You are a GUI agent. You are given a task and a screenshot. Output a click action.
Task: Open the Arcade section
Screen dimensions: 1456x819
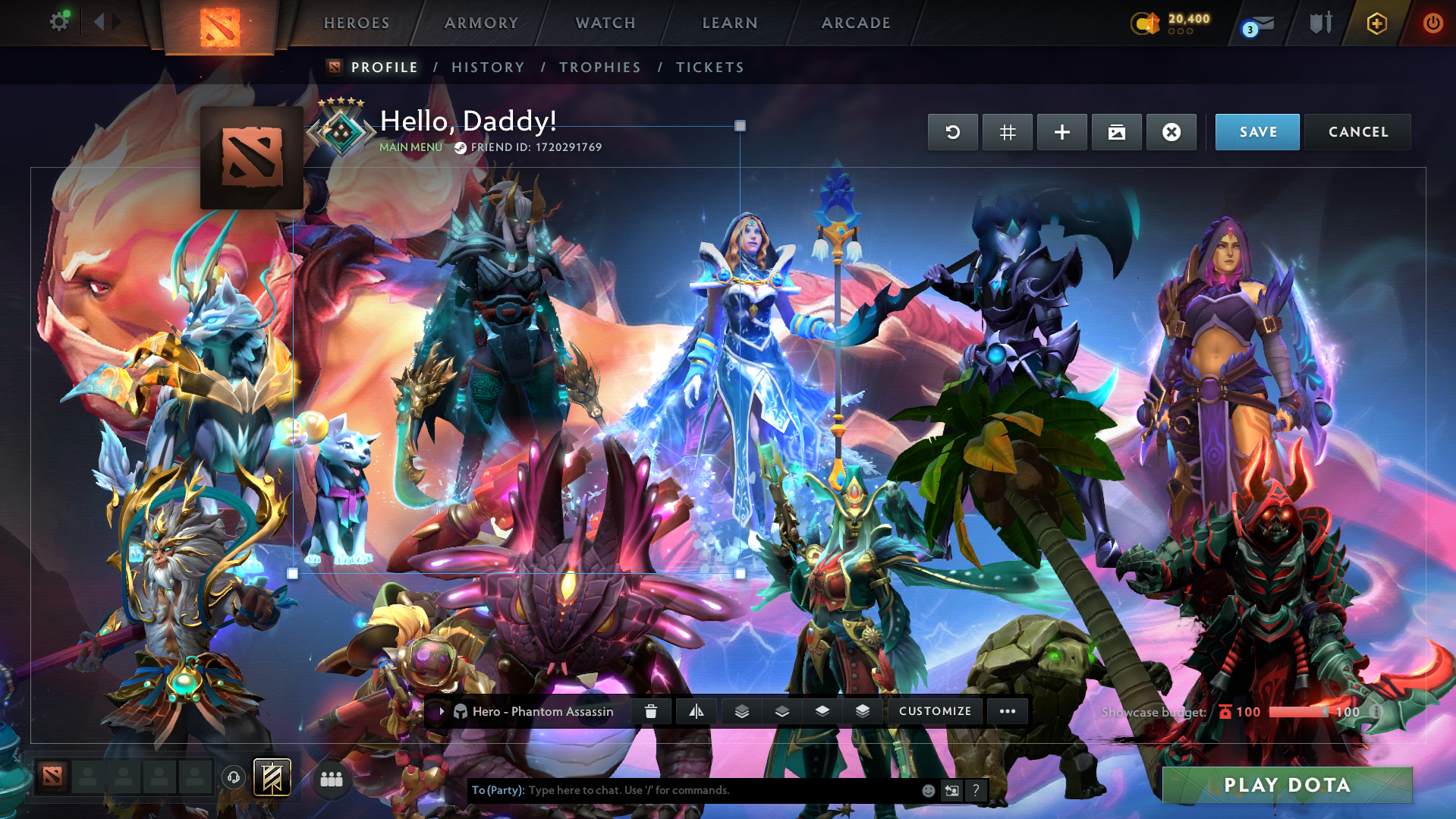(856, 23)
